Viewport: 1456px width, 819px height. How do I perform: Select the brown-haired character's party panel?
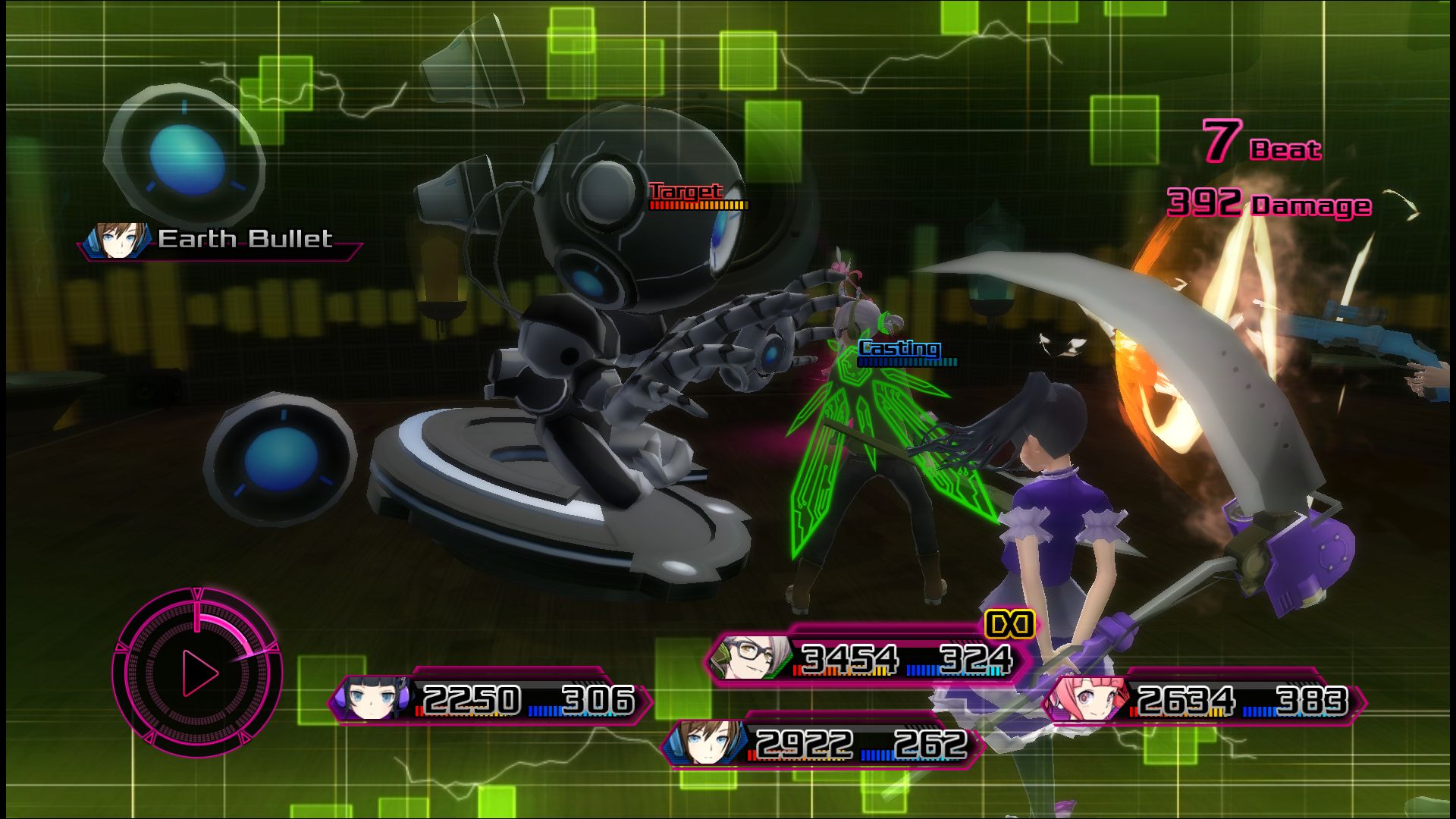[x=823, y=744]
